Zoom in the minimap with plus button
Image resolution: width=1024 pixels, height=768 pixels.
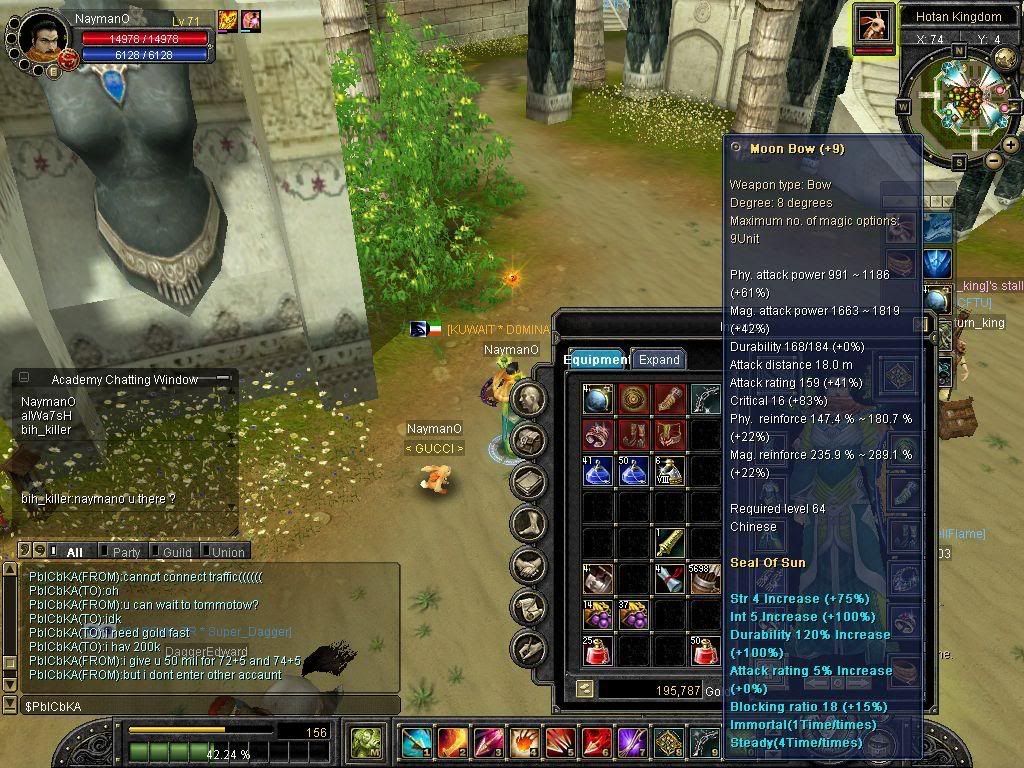click(x=1010, y=146)
